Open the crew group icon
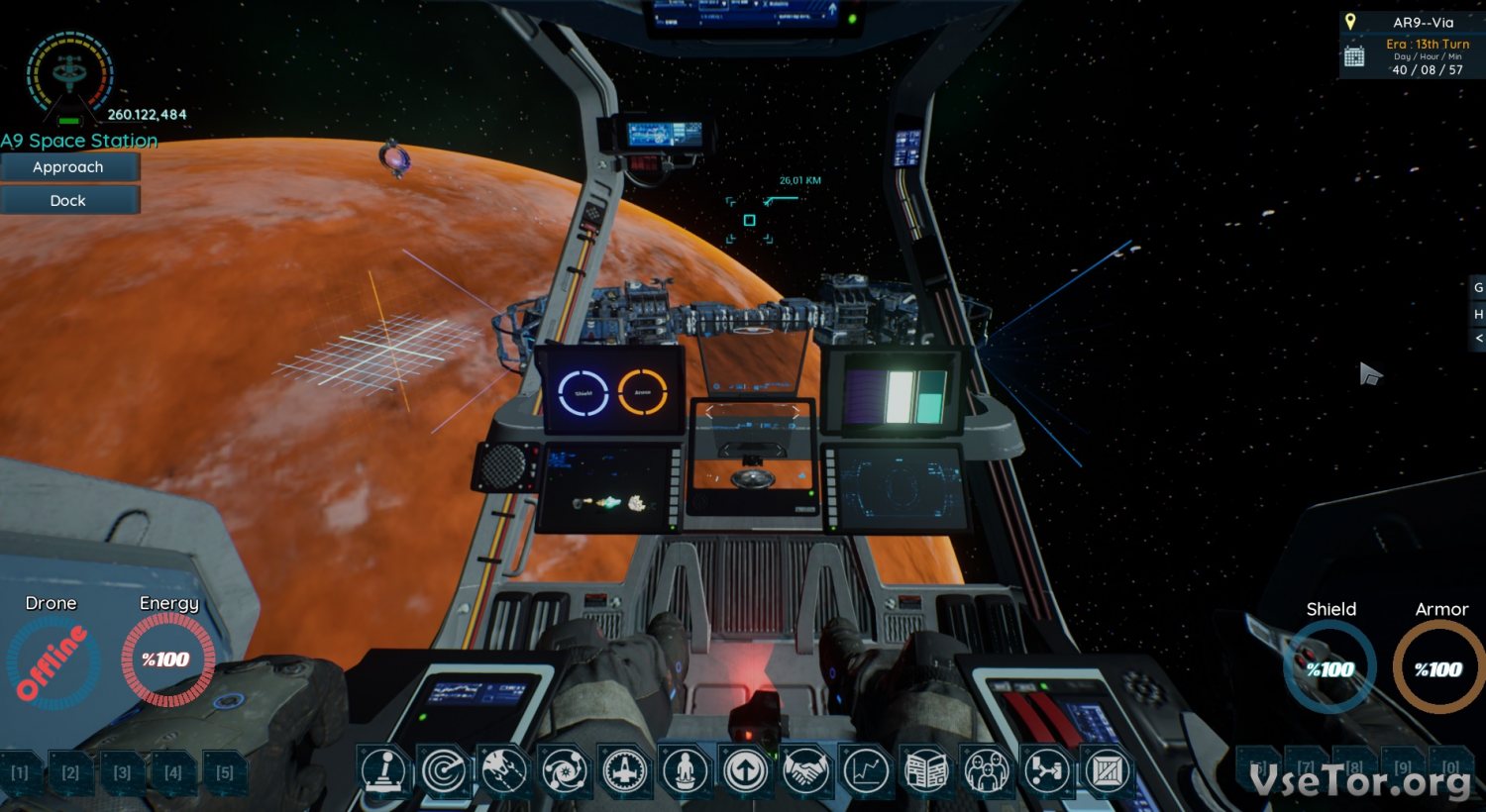Viewport: 1486px width, 812px height. pyautogui.click(x=988, y=769)
